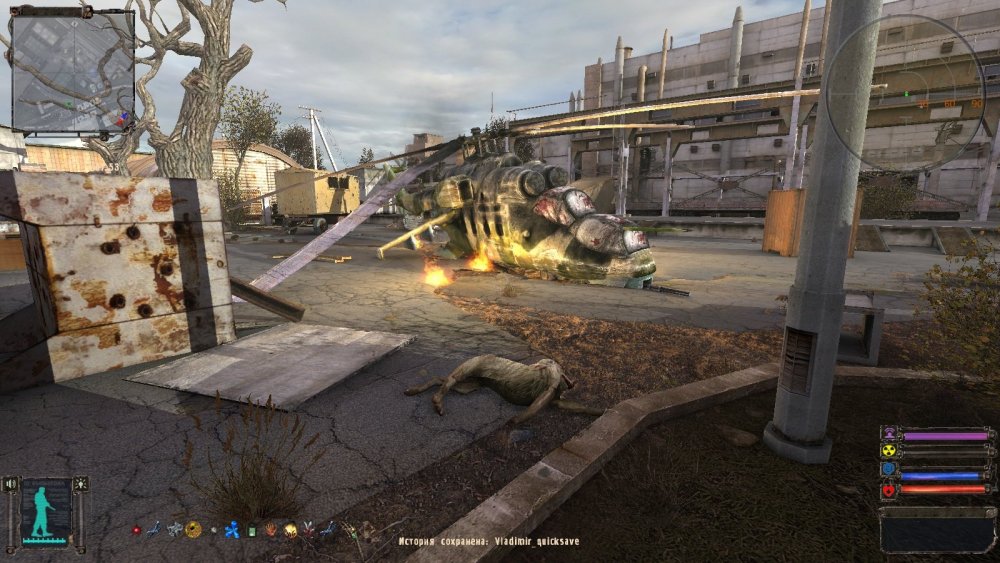
Task: Click the red heart health icon
Action: point(888,490)
